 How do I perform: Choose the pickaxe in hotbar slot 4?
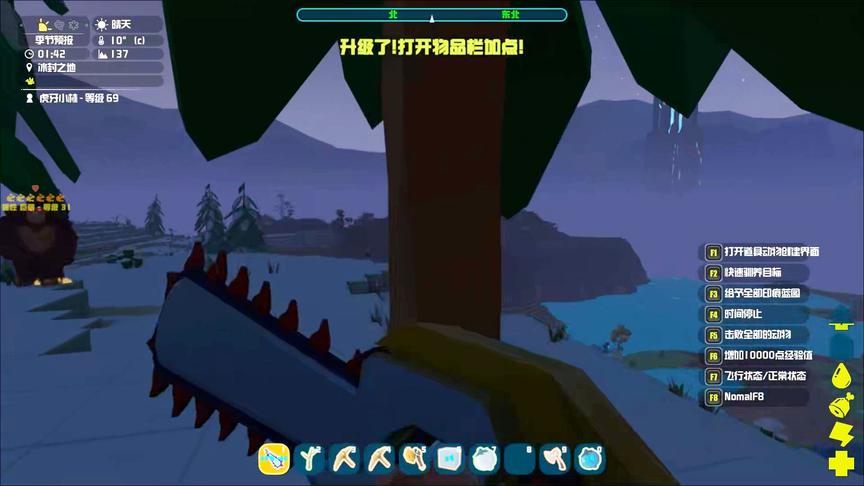(380, 458)
